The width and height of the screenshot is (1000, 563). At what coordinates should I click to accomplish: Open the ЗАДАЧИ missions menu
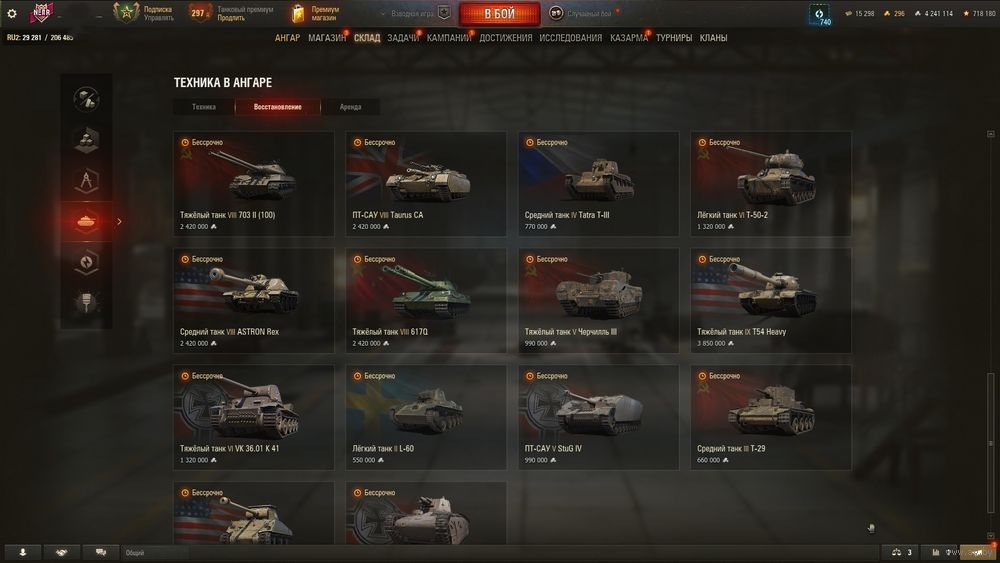tap(403, 38)
